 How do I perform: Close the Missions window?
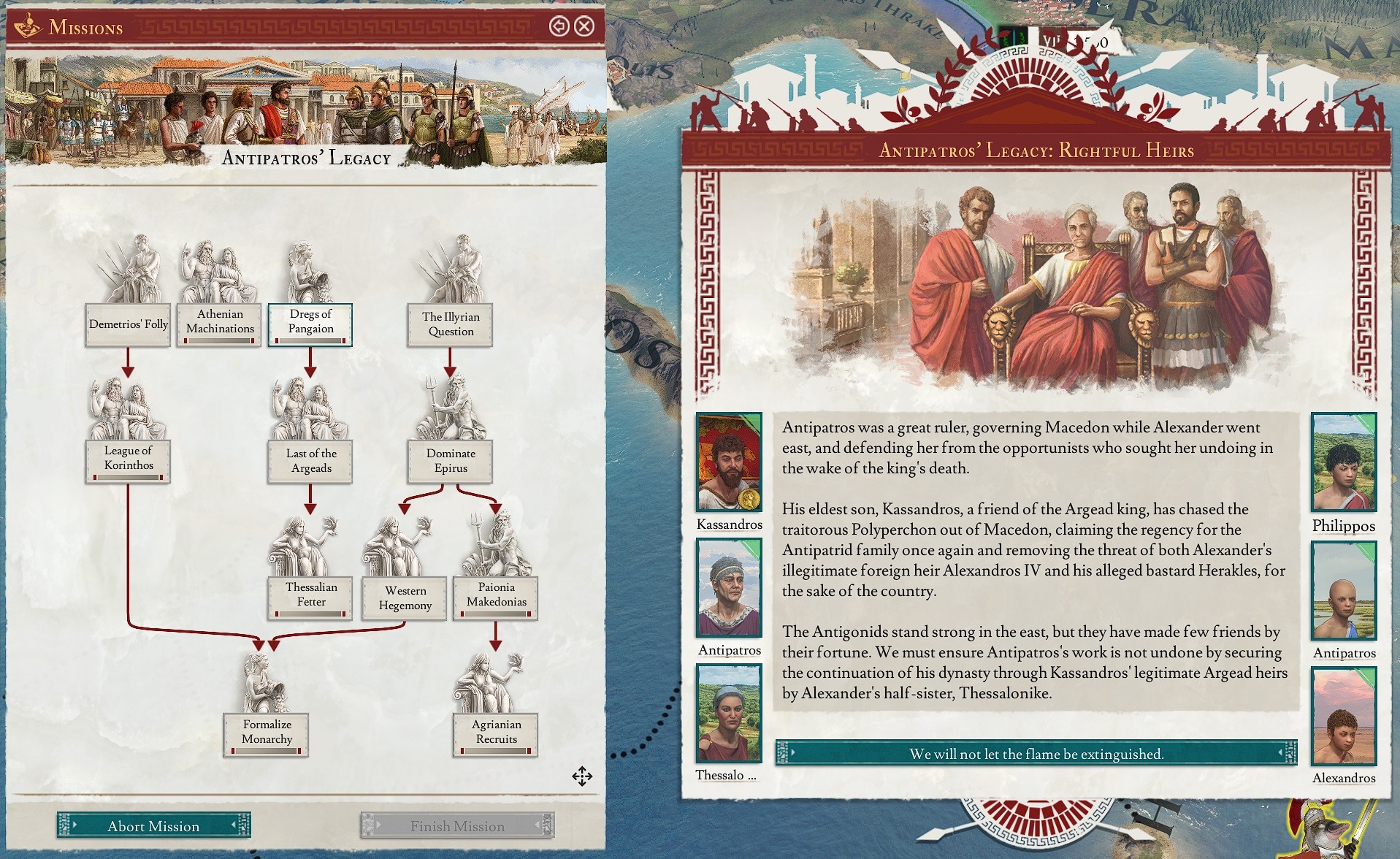584,27
